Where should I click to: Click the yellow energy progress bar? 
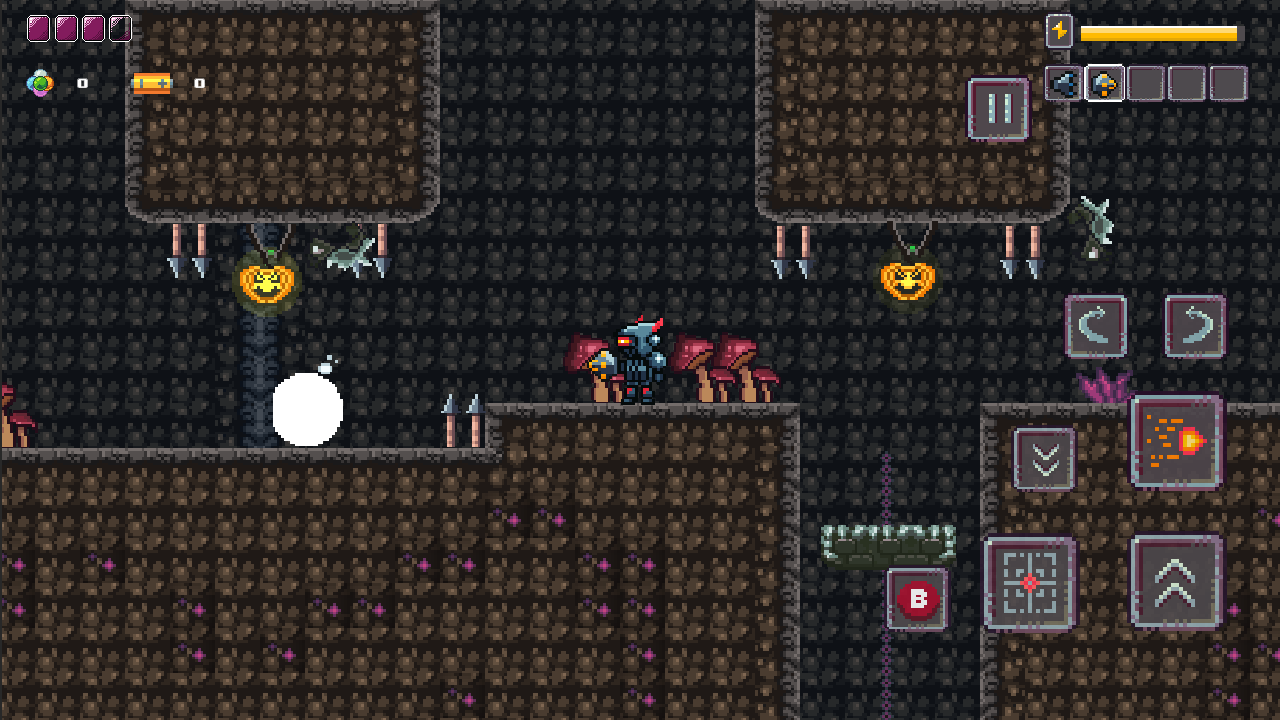click(1160, 31)
